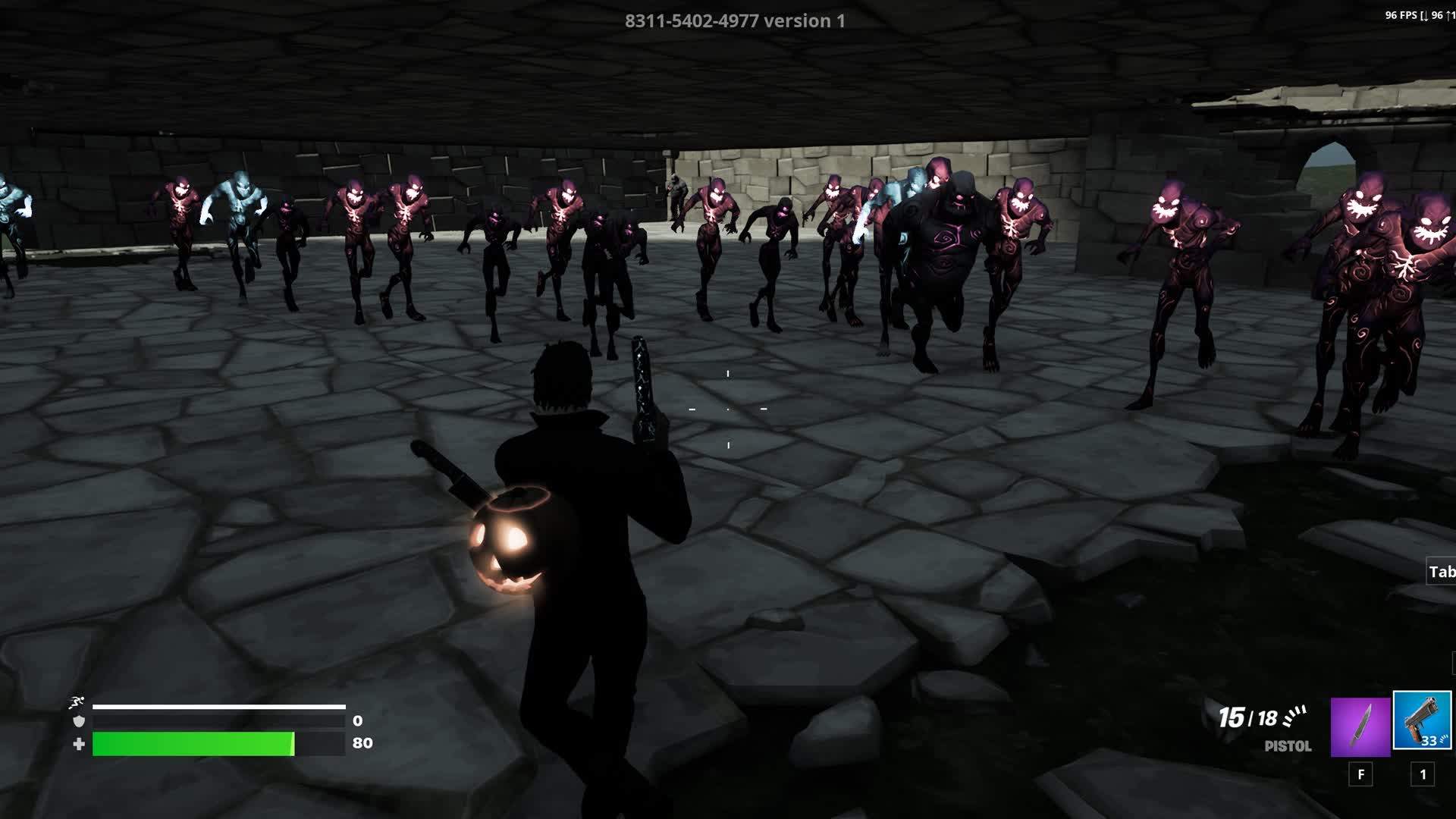The width and height of the screenshot is (1456, 819).
Task: Expand the Tab menu hint on the right edge
Action: (1441, 570)
